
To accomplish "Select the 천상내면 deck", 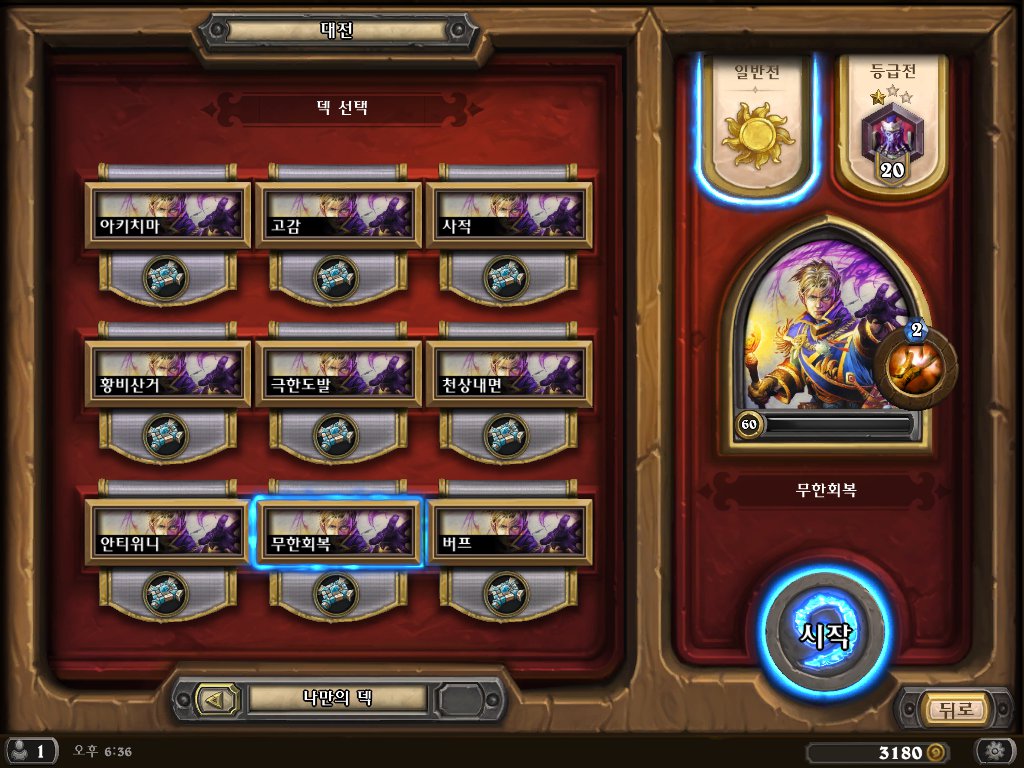I will tap(508, 373).
